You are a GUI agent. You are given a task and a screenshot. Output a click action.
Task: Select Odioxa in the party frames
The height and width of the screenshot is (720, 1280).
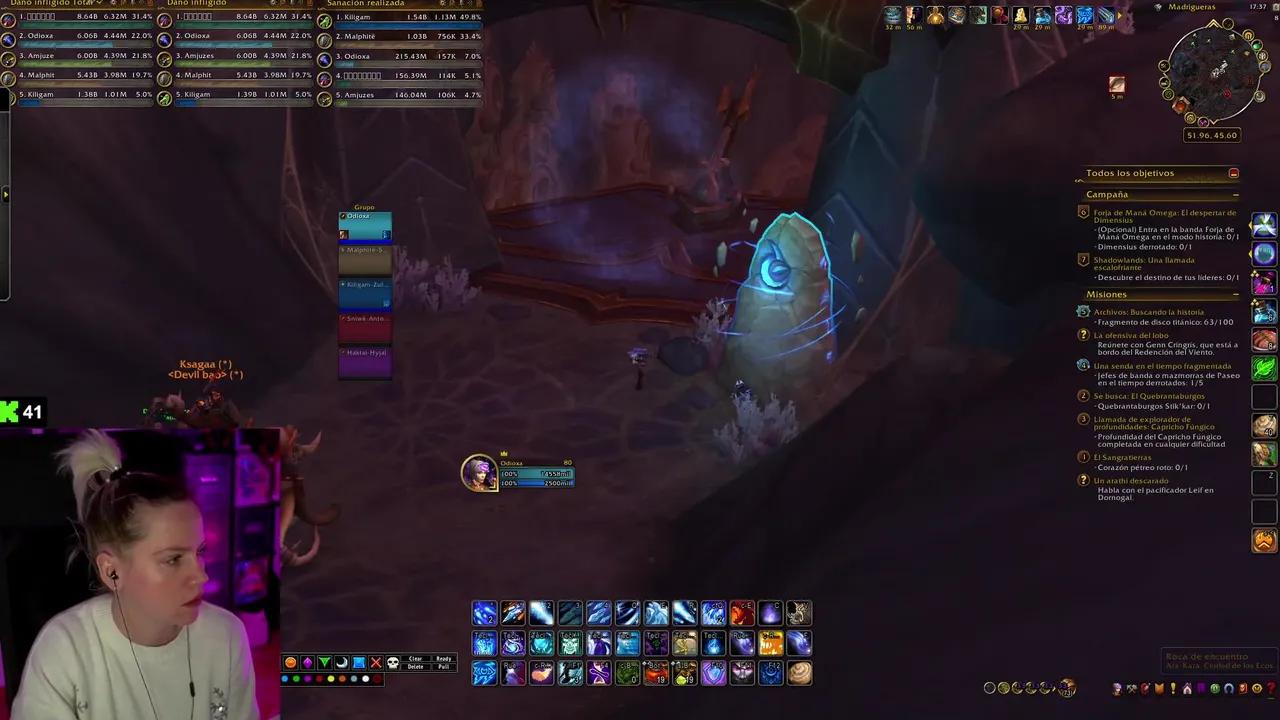365,225
